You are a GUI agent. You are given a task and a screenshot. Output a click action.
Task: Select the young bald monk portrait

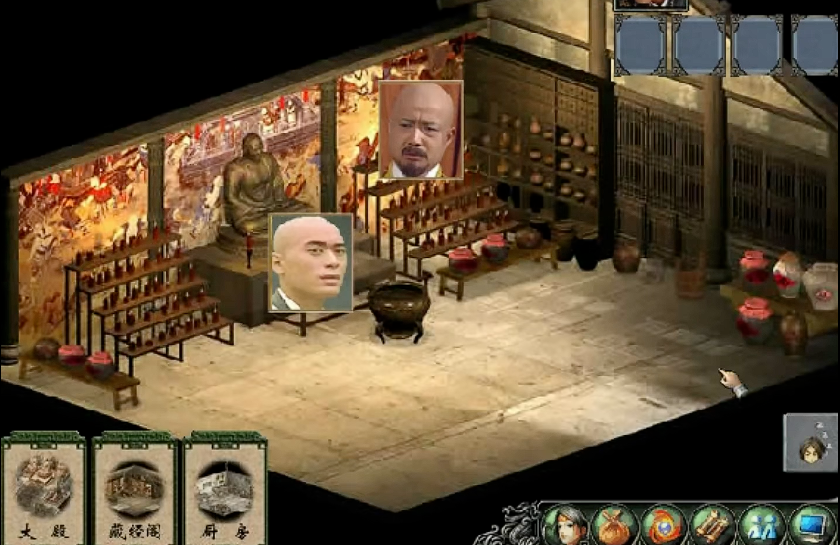coord(311,262)
